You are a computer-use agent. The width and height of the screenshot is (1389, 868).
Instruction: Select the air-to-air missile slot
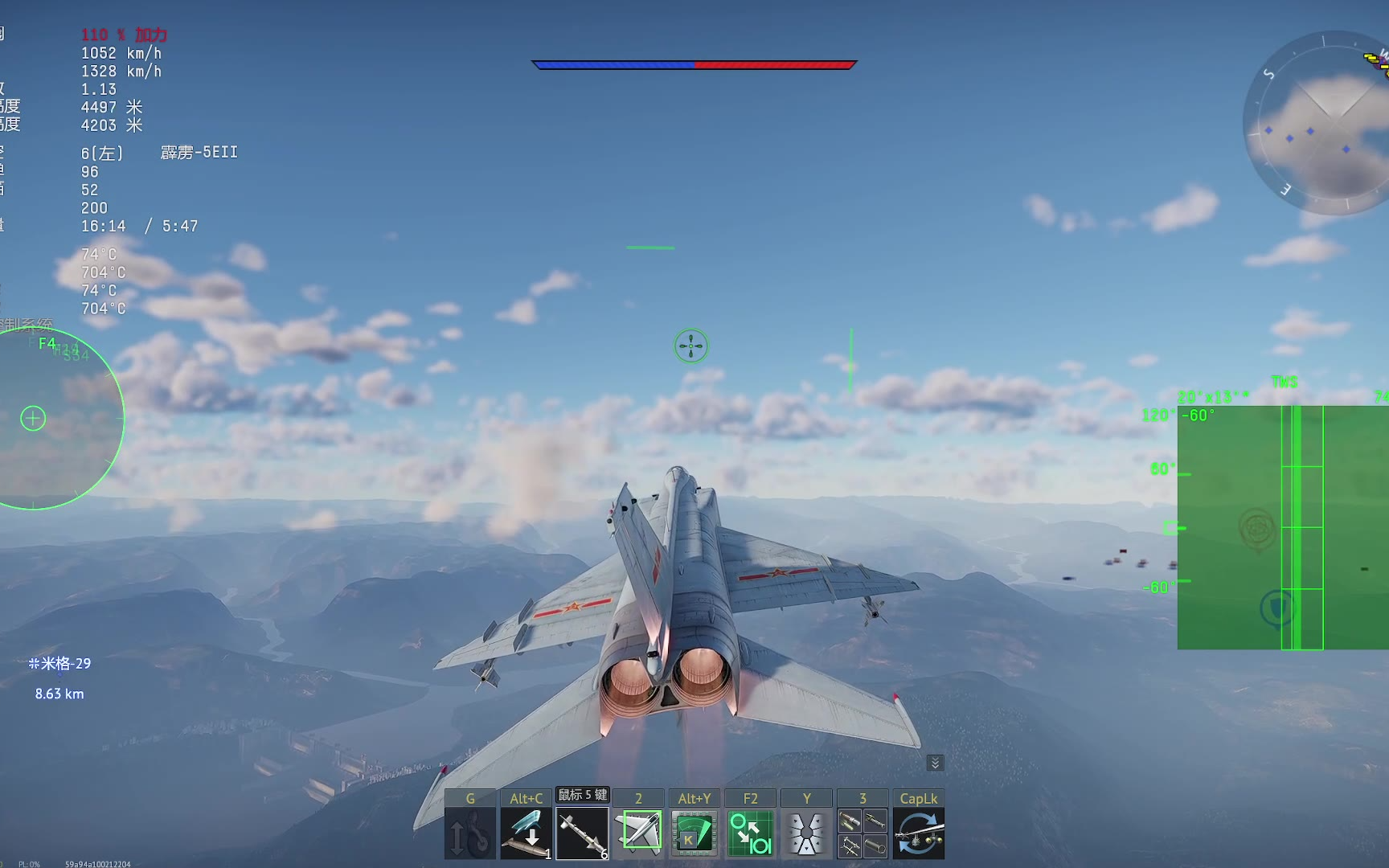pyautogui.click(x=582, y=833)
